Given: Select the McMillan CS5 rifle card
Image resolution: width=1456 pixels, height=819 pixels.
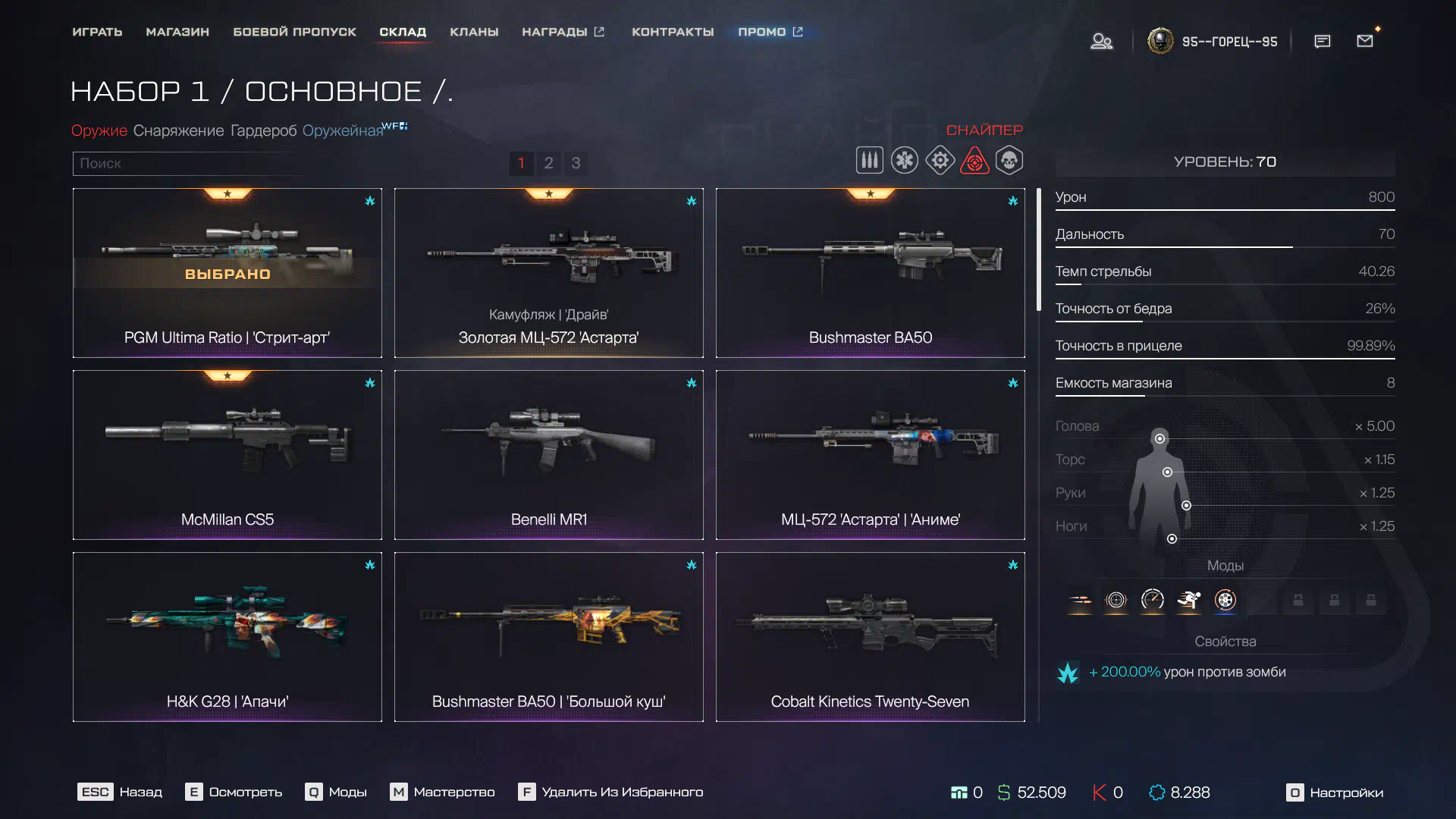Looking at the screenshot, I should pyautogui.click(x=227, y=455).
